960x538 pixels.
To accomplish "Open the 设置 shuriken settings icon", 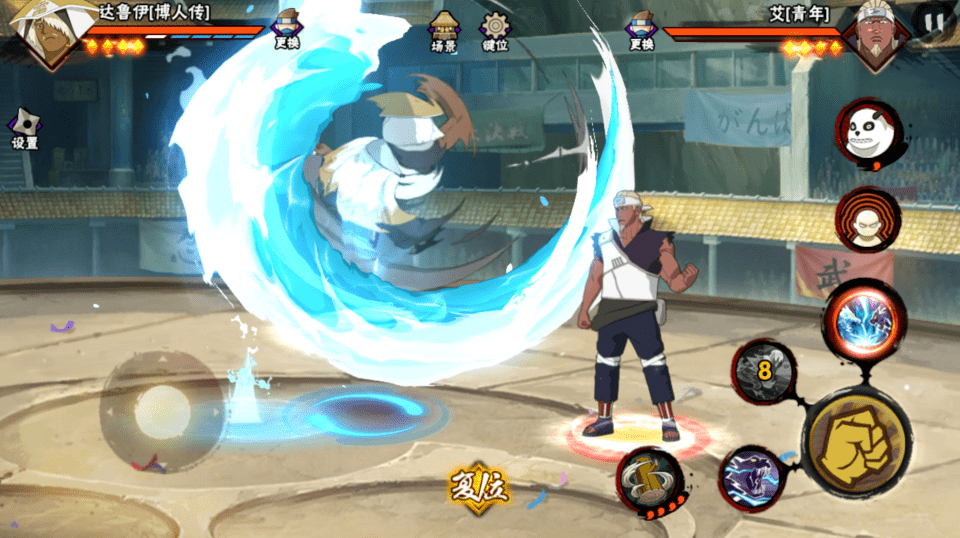I will click(x=24, y=128).
